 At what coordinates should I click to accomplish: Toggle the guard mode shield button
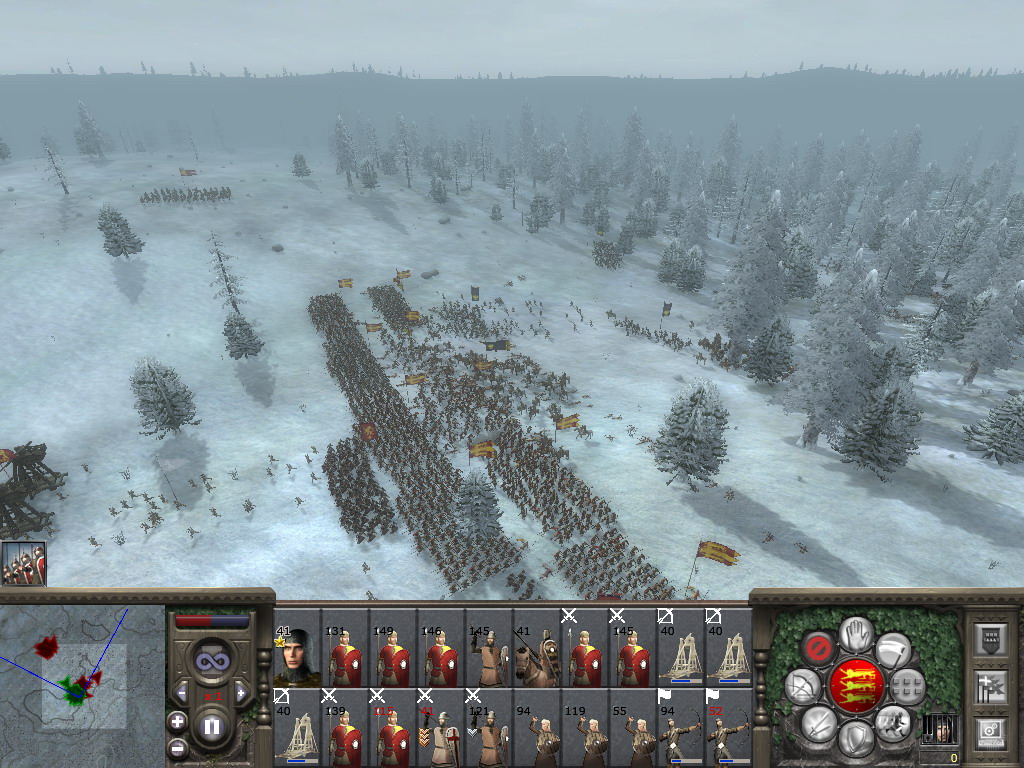856,738
